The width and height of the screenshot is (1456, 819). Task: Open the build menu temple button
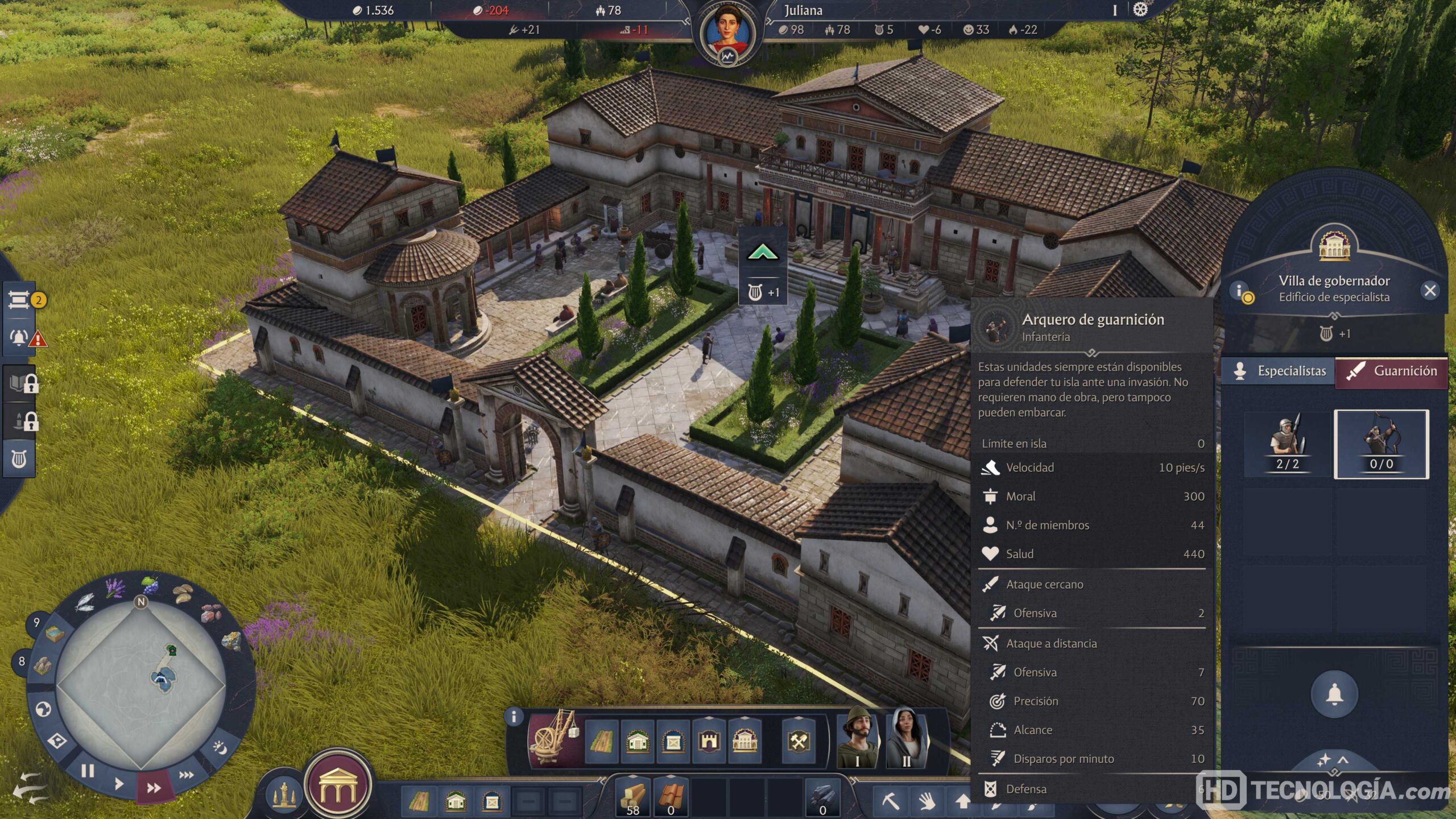coord(338,785)
